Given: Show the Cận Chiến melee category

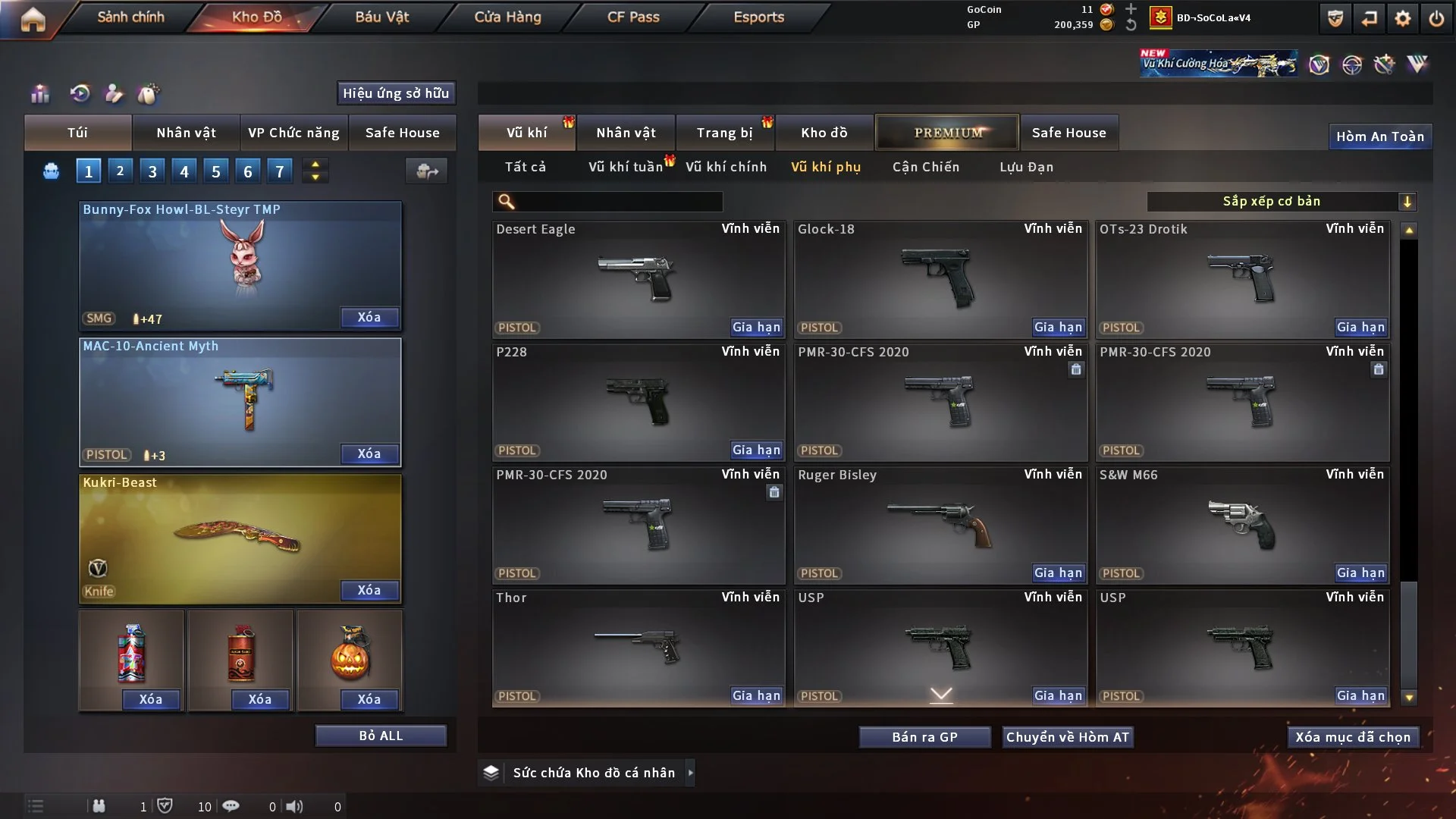Looking at the screenshot, I should (925, 167).
